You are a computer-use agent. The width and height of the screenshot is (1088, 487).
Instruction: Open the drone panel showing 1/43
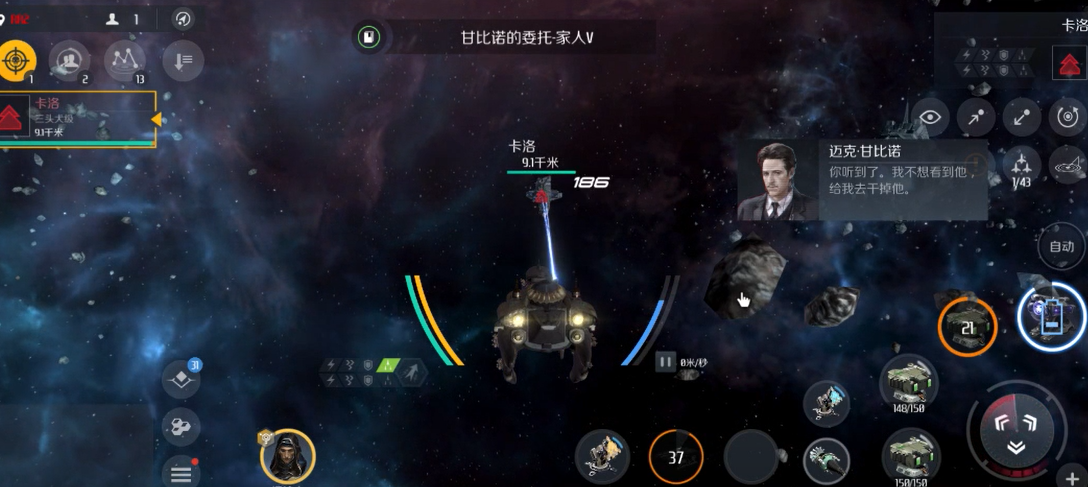[x=1021, y=166]
